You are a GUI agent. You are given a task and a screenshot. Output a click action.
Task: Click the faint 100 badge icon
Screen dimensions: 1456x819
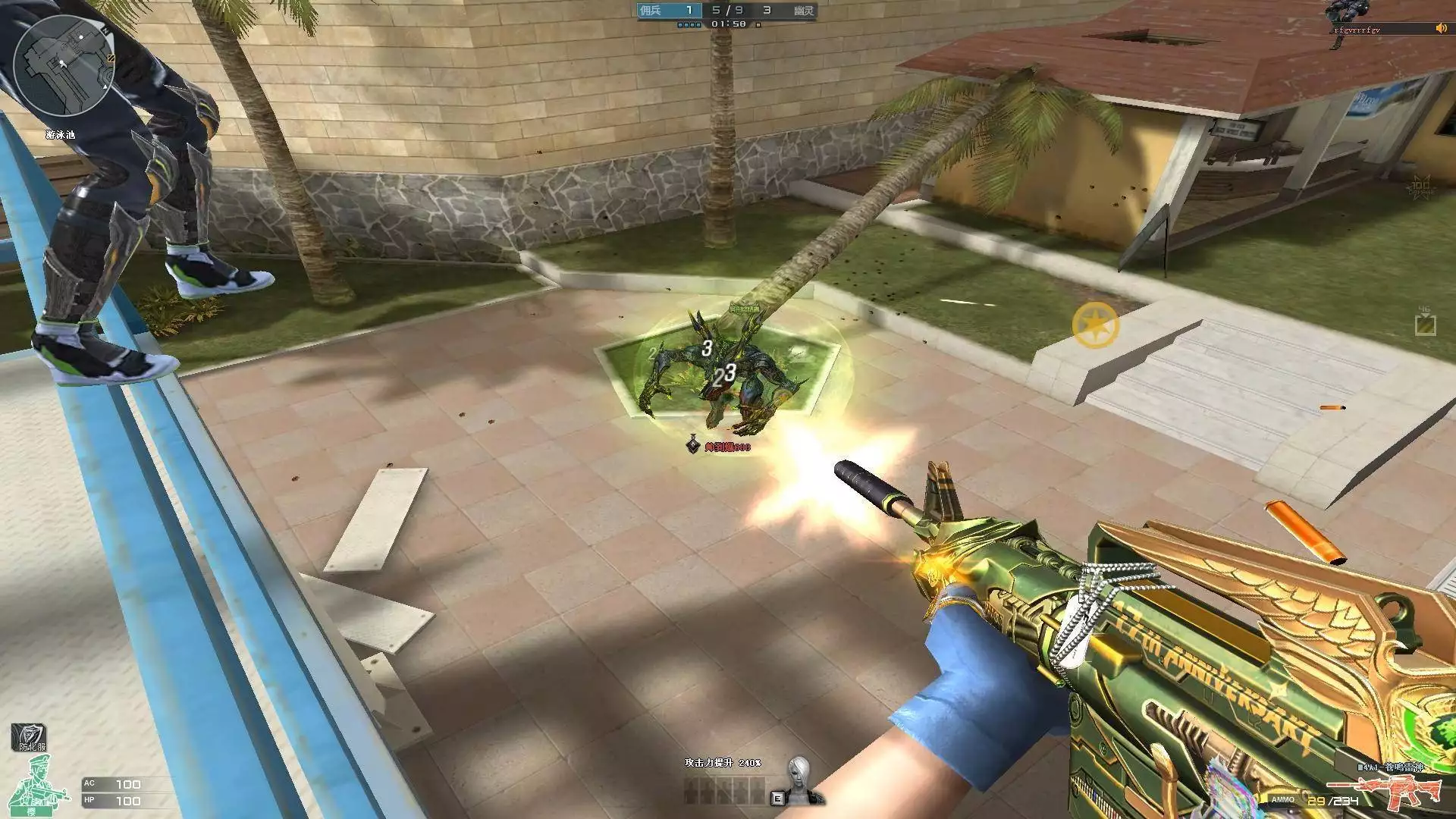tap(1421, 186)
